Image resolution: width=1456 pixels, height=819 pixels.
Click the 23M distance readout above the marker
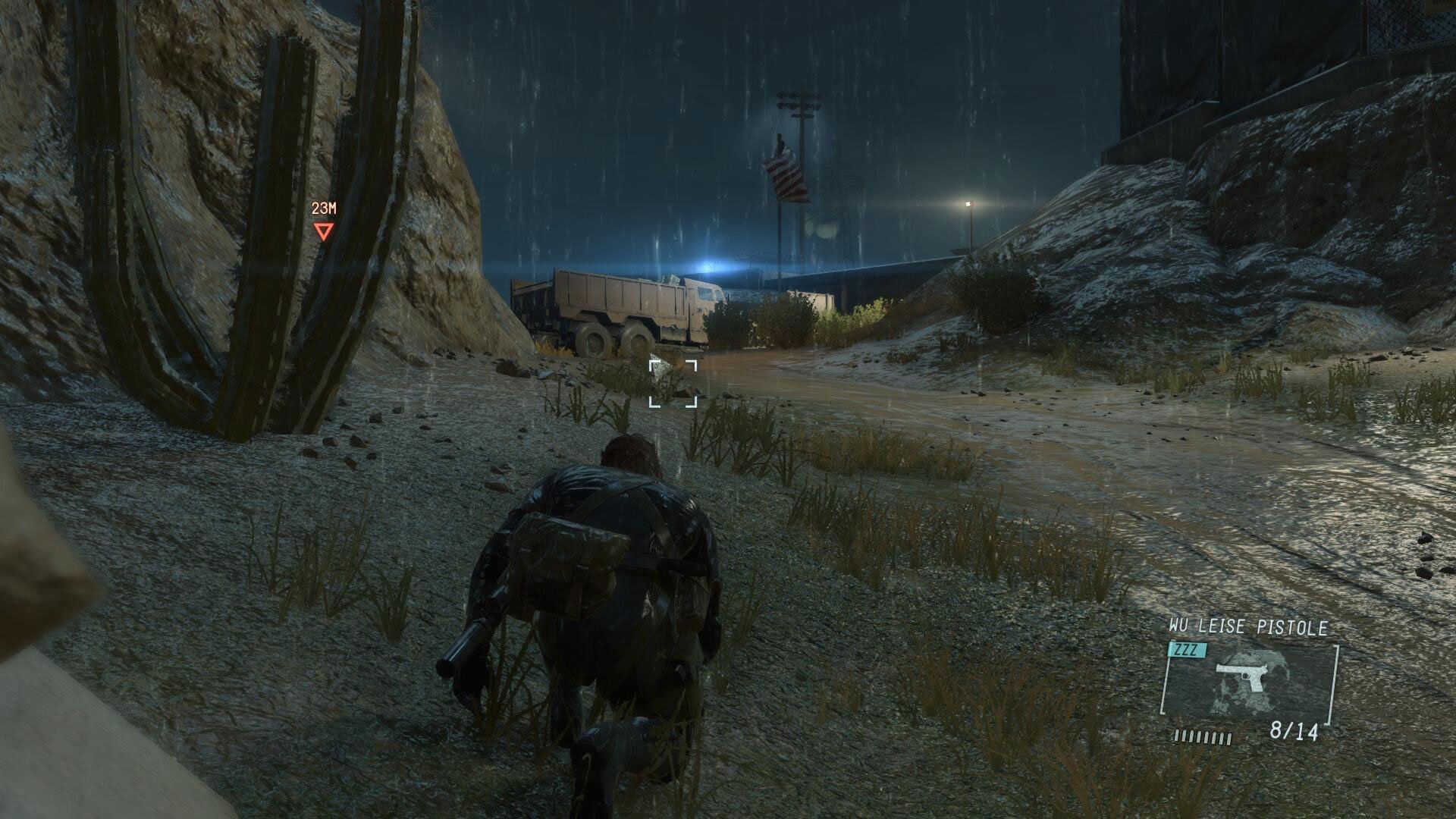[323, 206]
